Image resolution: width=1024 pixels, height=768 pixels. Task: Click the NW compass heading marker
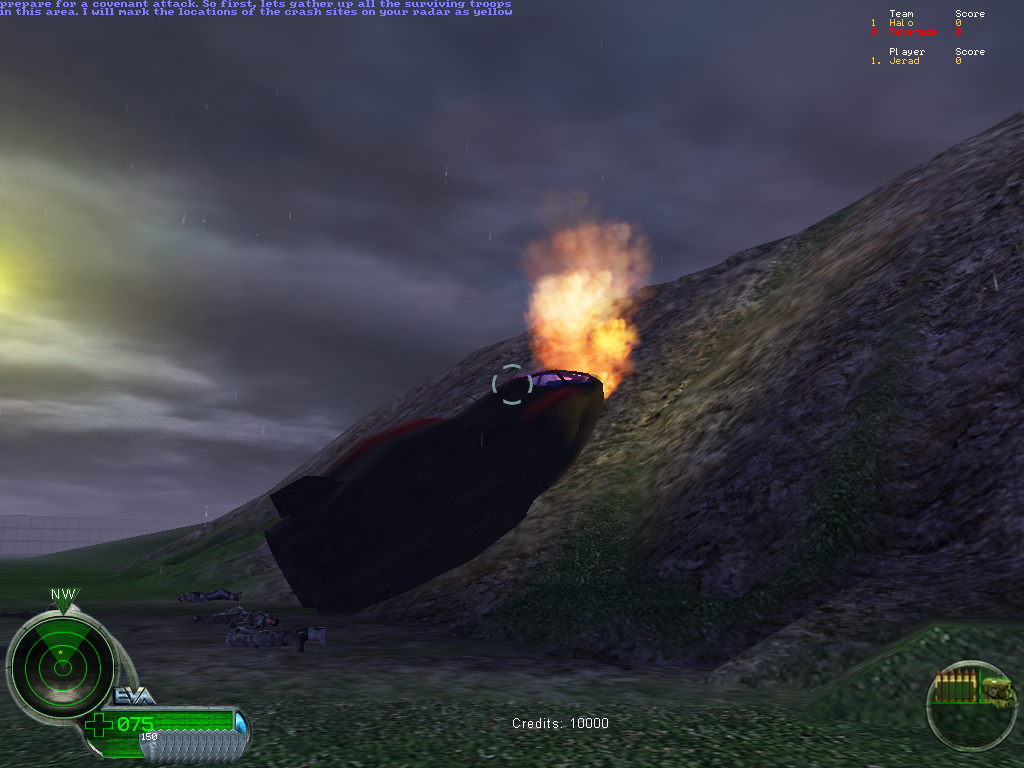click(63, 595)
